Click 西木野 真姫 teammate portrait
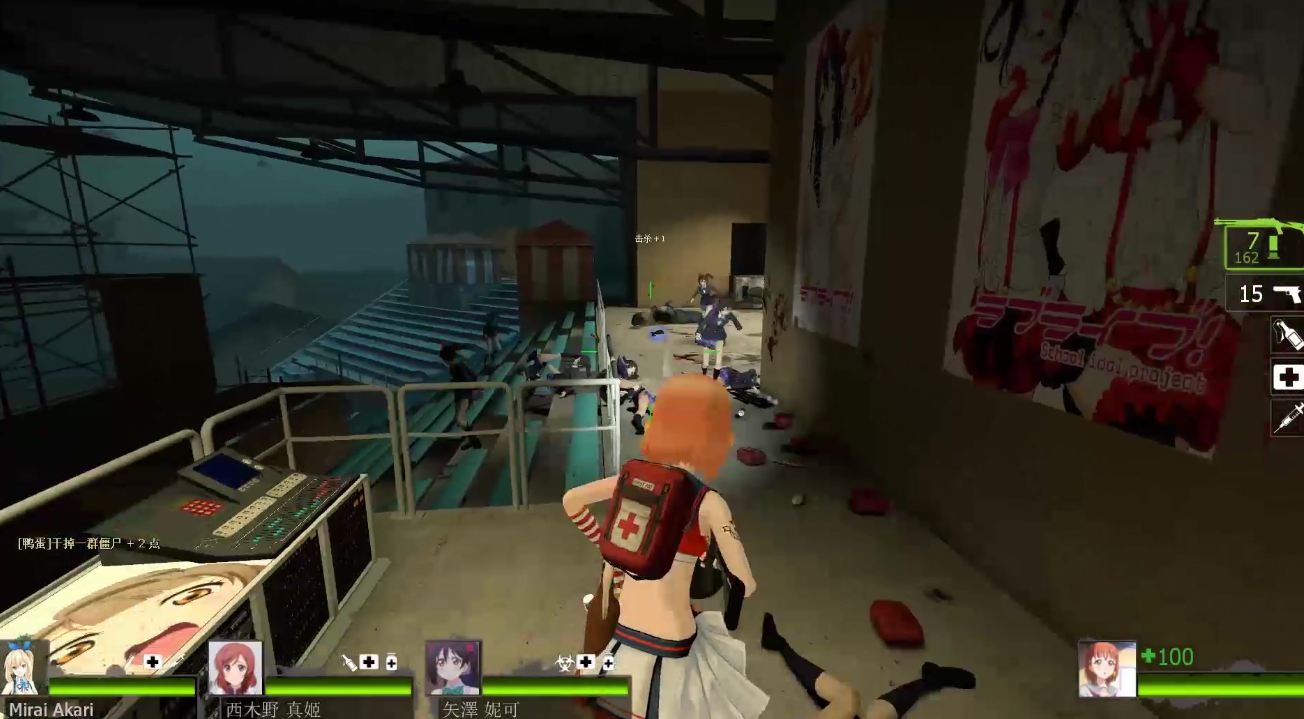 tap(236, 668)
